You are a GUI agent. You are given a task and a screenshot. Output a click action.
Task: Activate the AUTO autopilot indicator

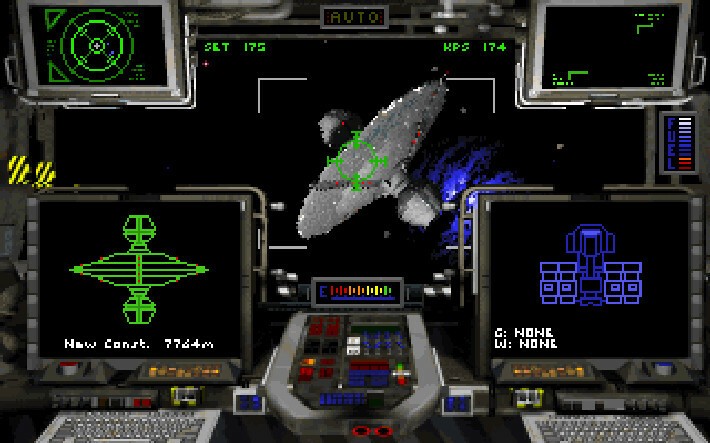(354, 17)
